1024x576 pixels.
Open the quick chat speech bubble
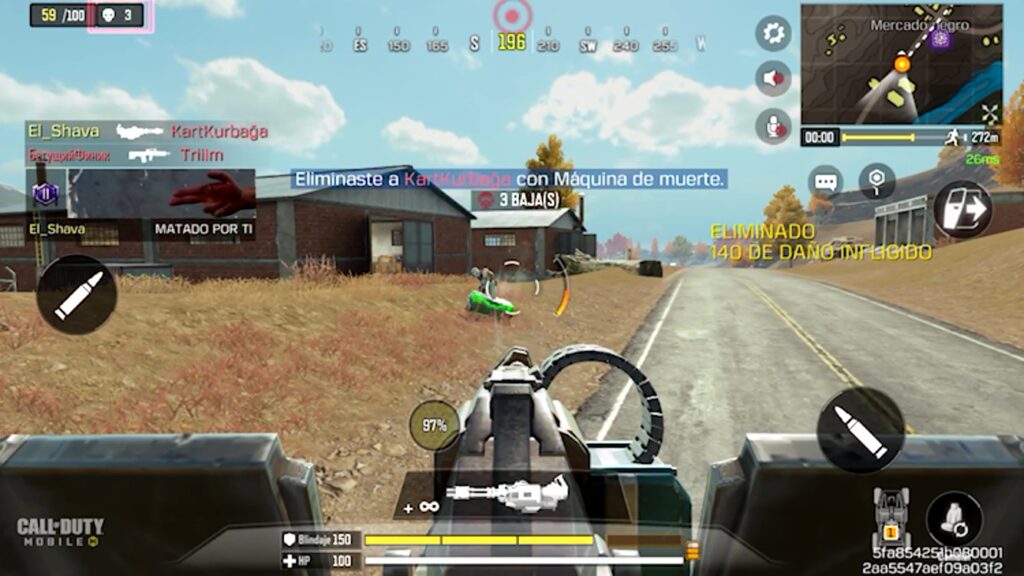click(x=825, y=182)
